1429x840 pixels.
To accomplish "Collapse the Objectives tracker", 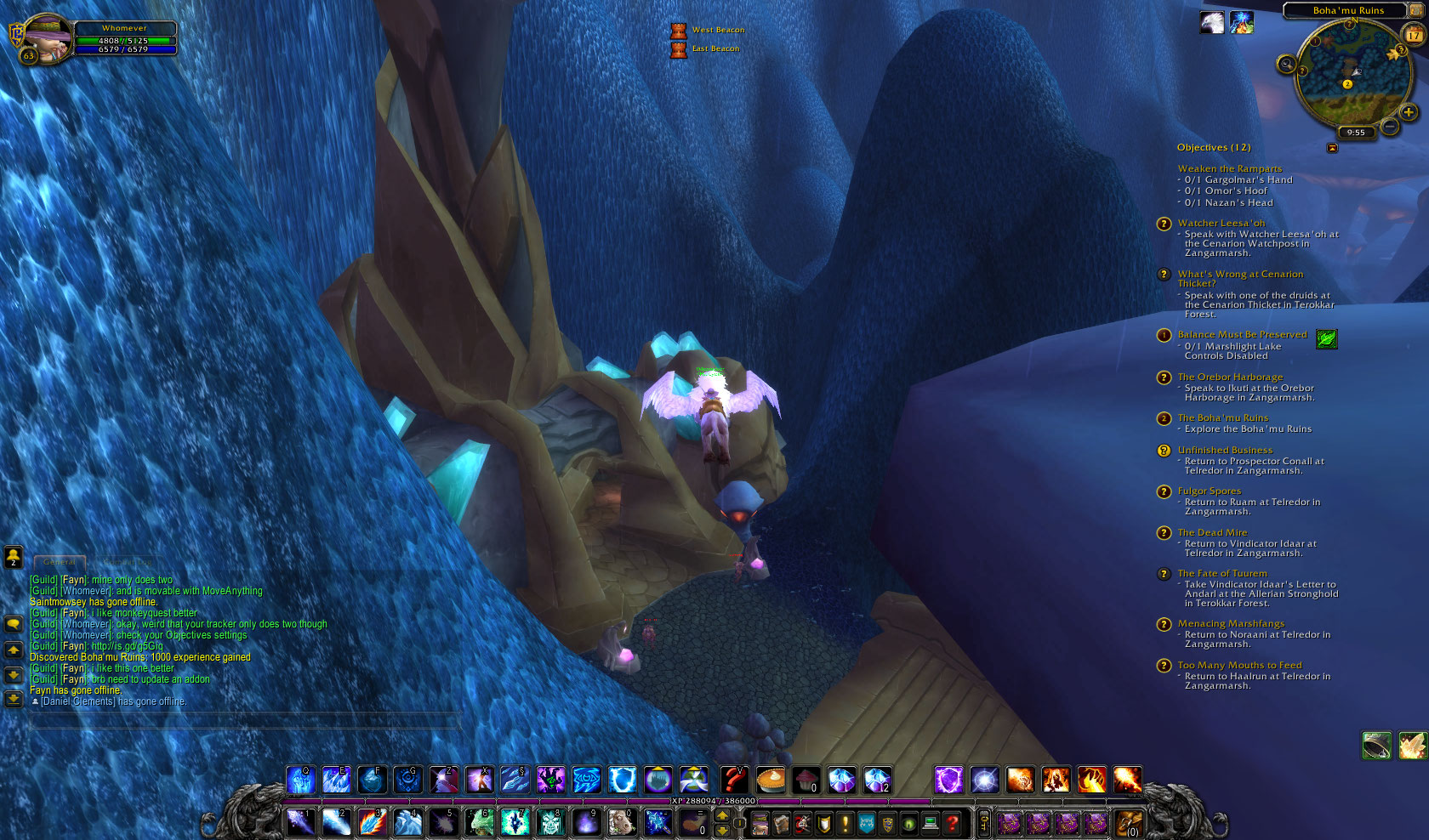I will pyautogui.click(x=1332, y=148).
